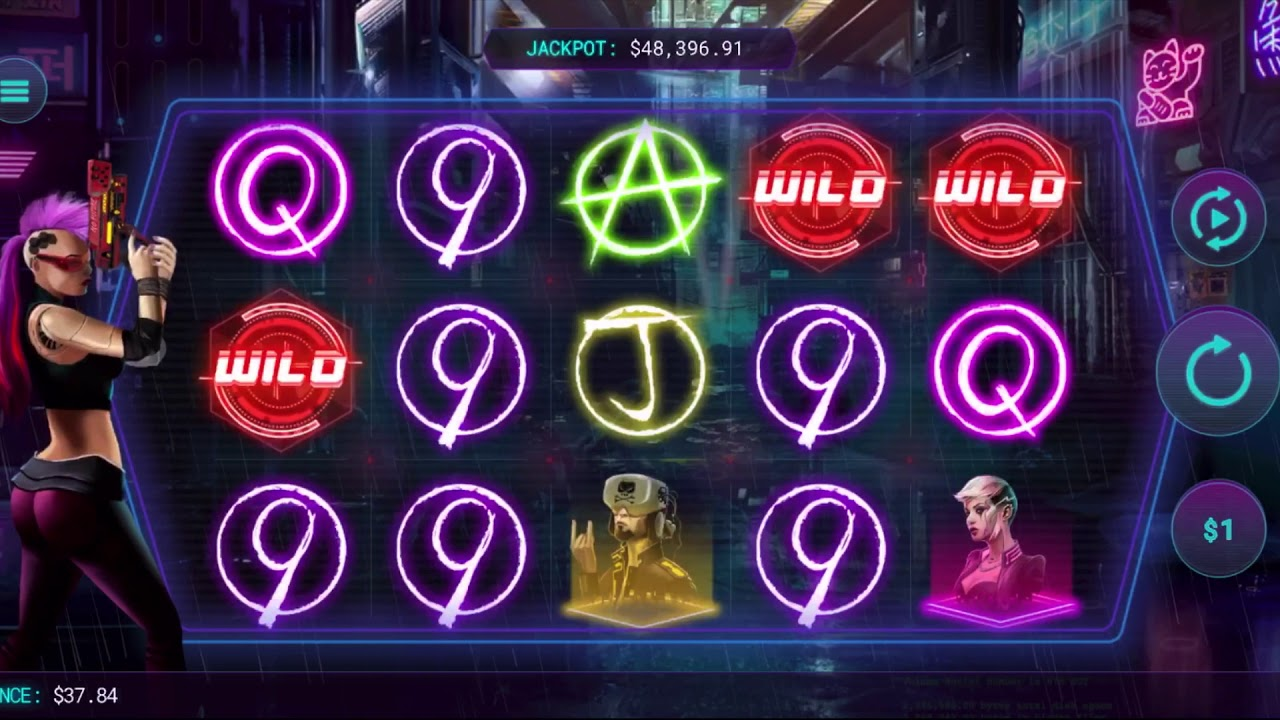
Task: Spin the reels with the circular arrow button
Action: click(1217, 372)
